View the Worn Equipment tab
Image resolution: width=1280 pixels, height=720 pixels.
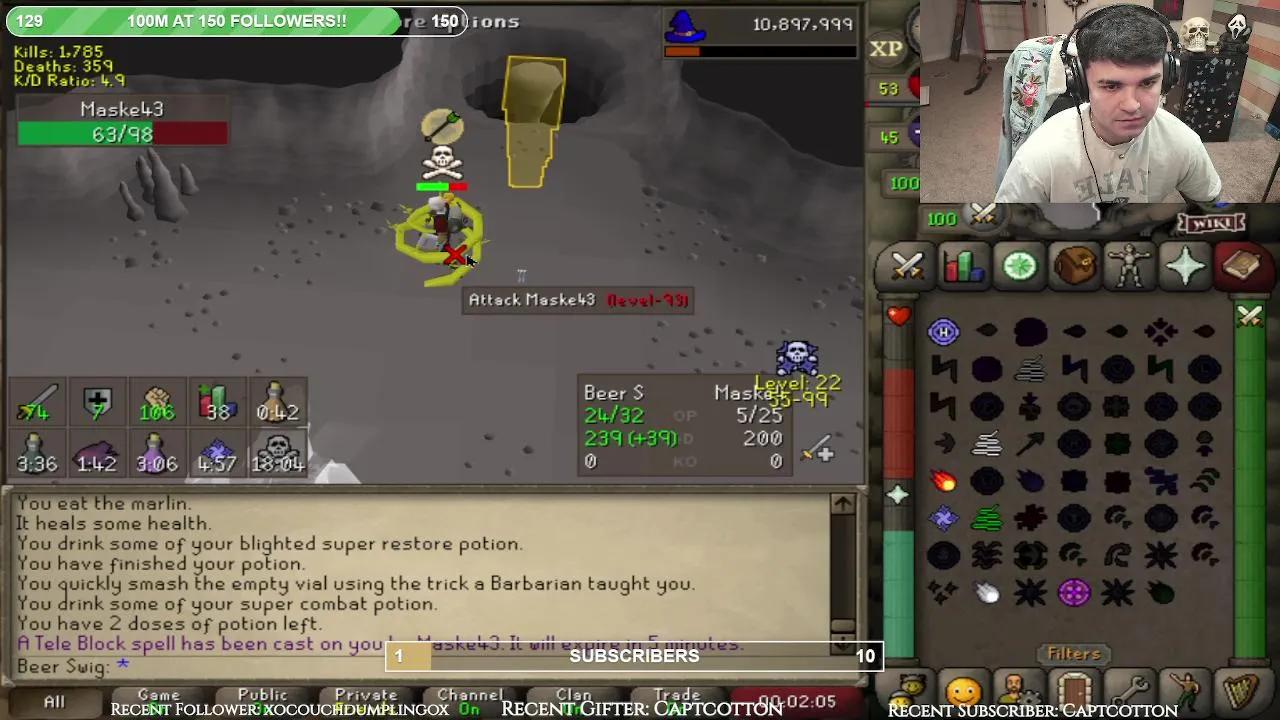1131,265
